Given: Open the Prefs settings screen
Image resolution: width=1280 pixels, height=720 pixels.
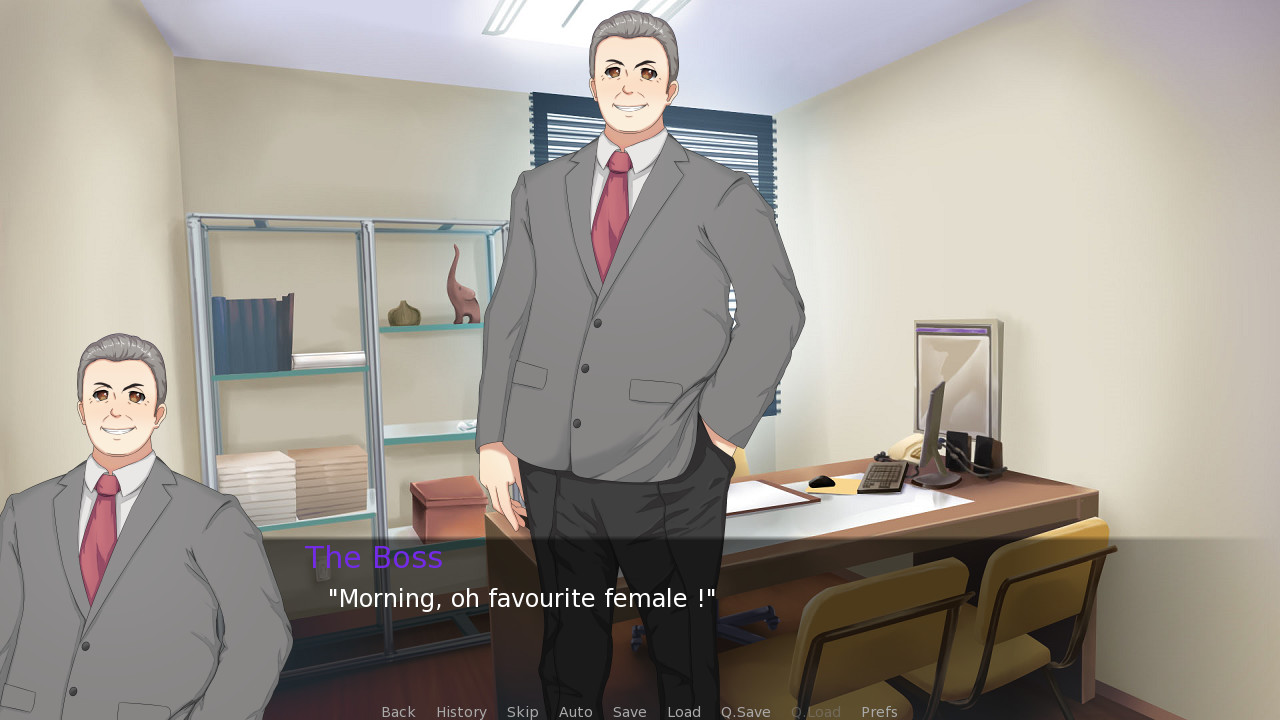Looking at the screenshot, I should point(878,711).
